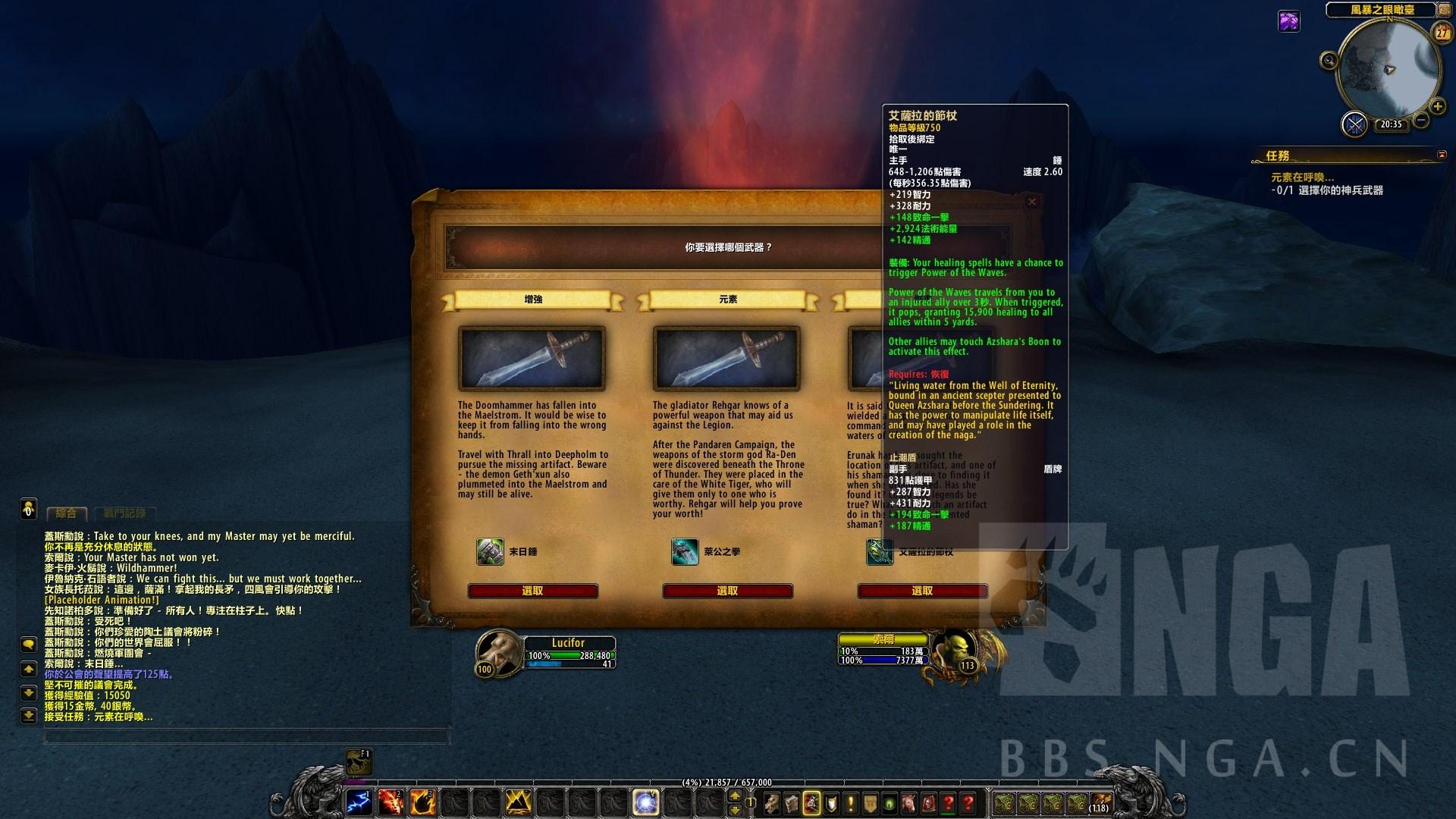Open the crossed-swords garrison button by minimap
Screen dimensions: 1456x819
pyautogui.click(x=1354, y=124)
